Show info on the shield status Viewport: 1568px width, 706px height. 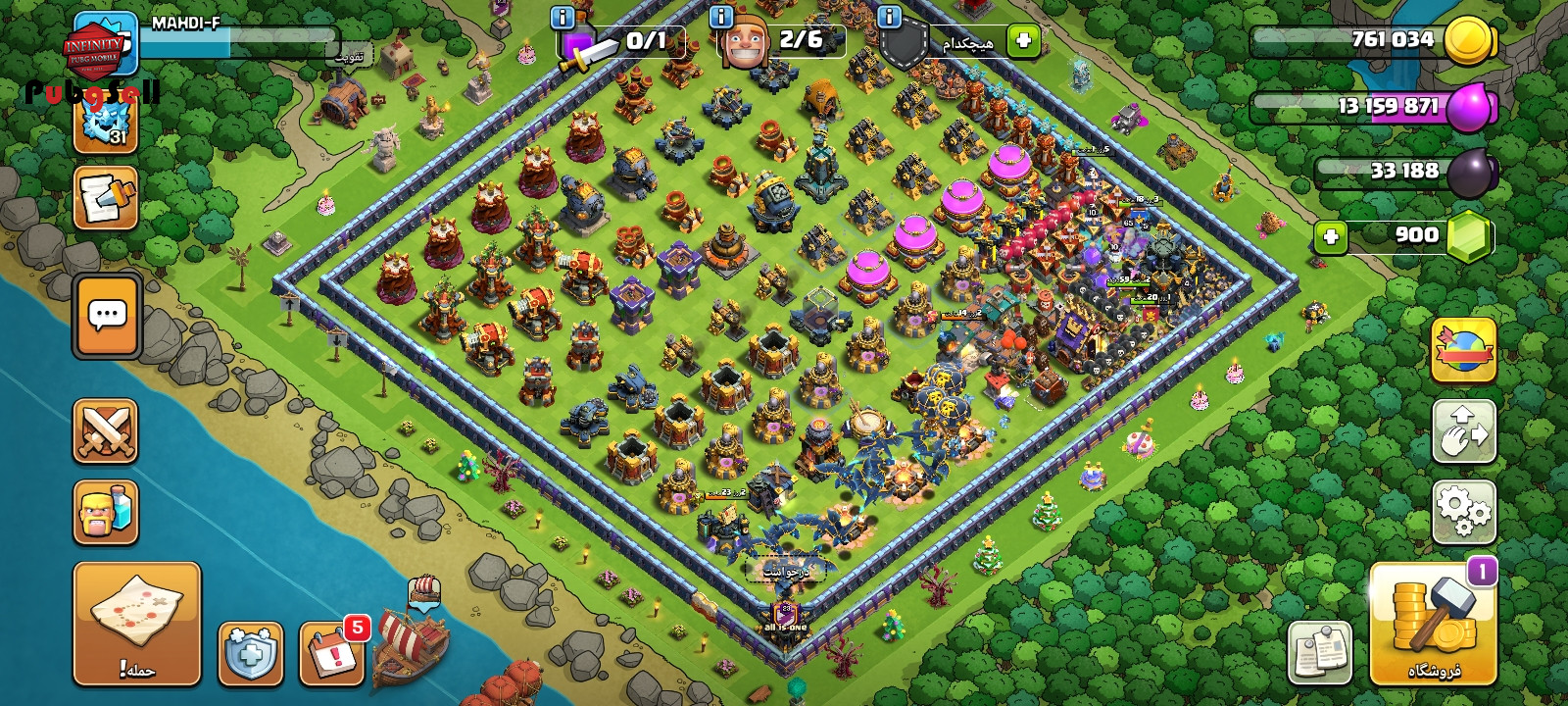(x=890, y=17)
